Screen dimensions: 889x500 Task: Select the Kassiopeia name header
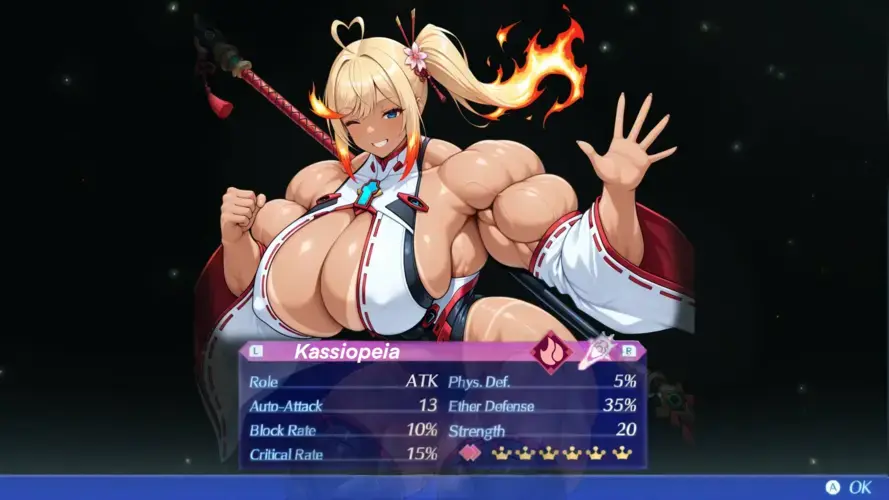[346, 352]
